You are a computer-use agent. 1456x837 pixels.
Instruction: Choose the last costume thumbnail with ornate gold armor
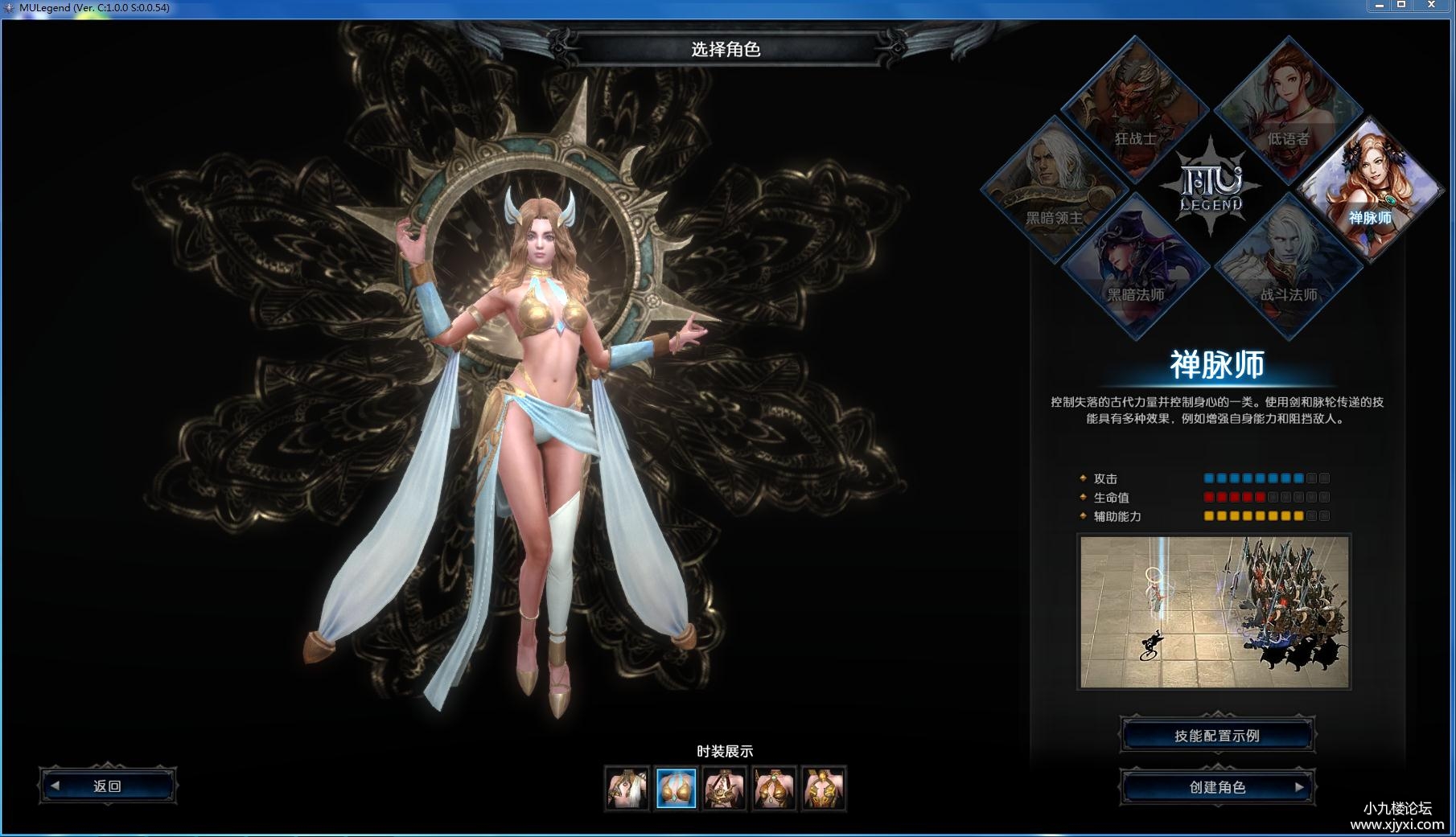pyautogui.click(x=824, y=788)
